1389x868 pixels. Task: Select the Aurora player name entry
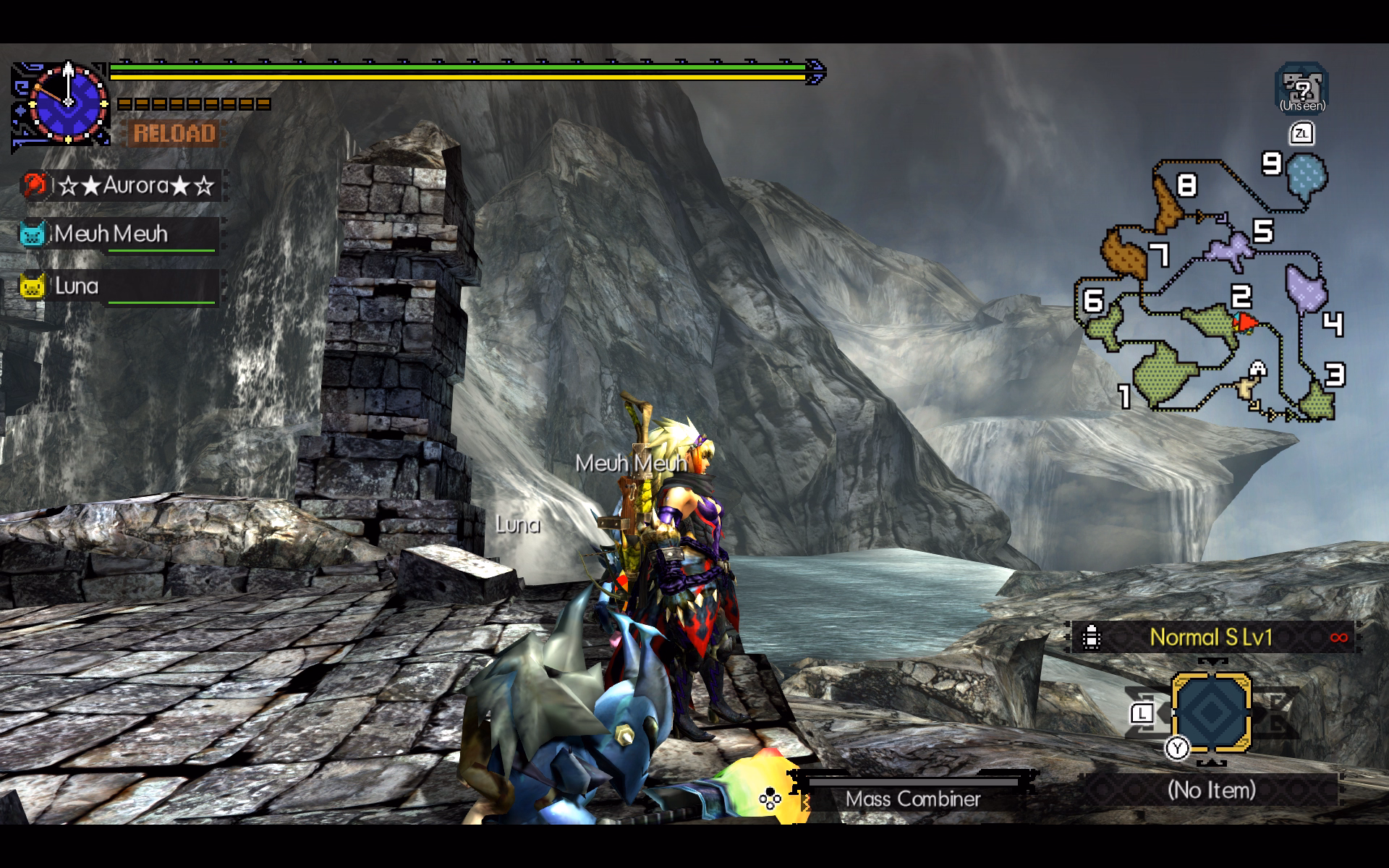pos(123,186)
